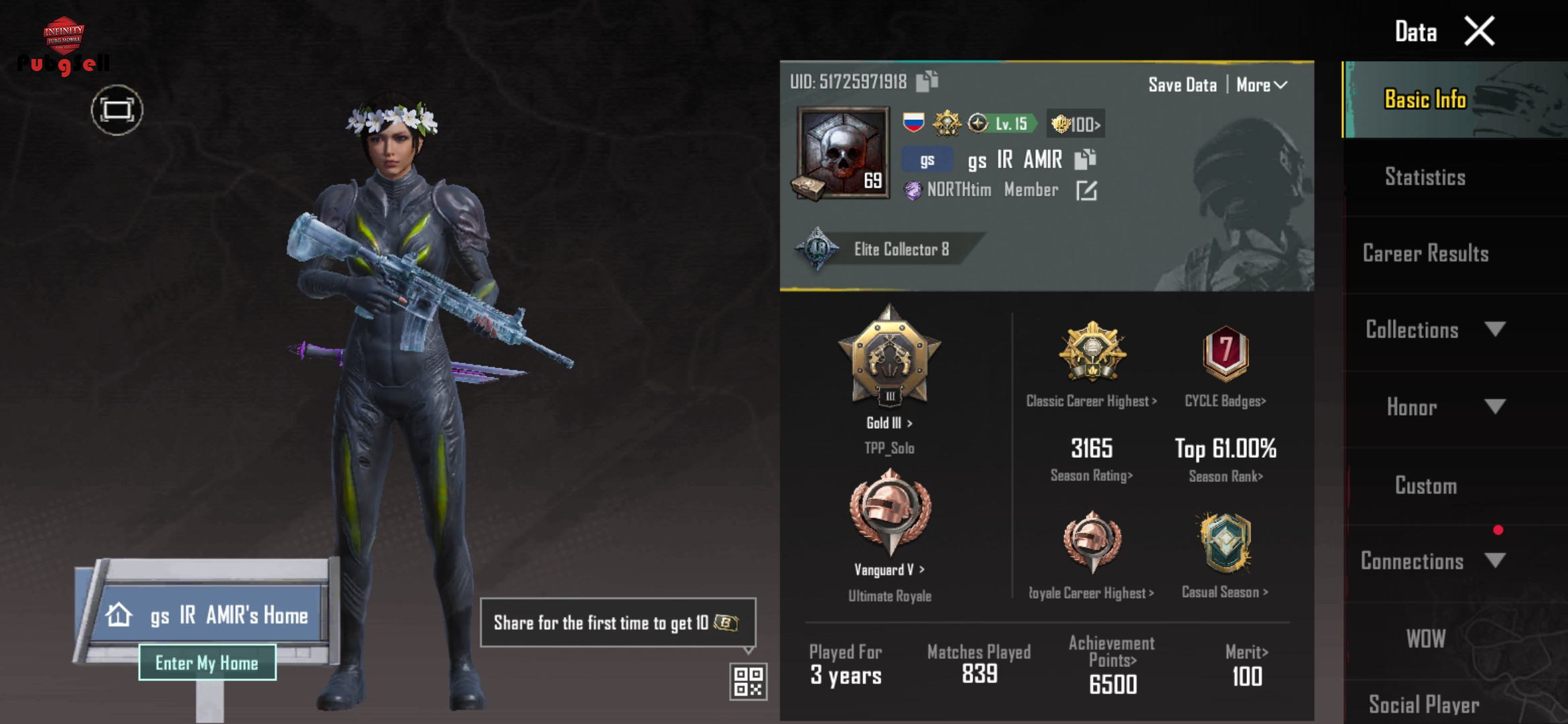The width and height of the screenshot is (1568, 724).
Task: Copy the UID number
Action: pyautogui.click(x=927, y=81)
